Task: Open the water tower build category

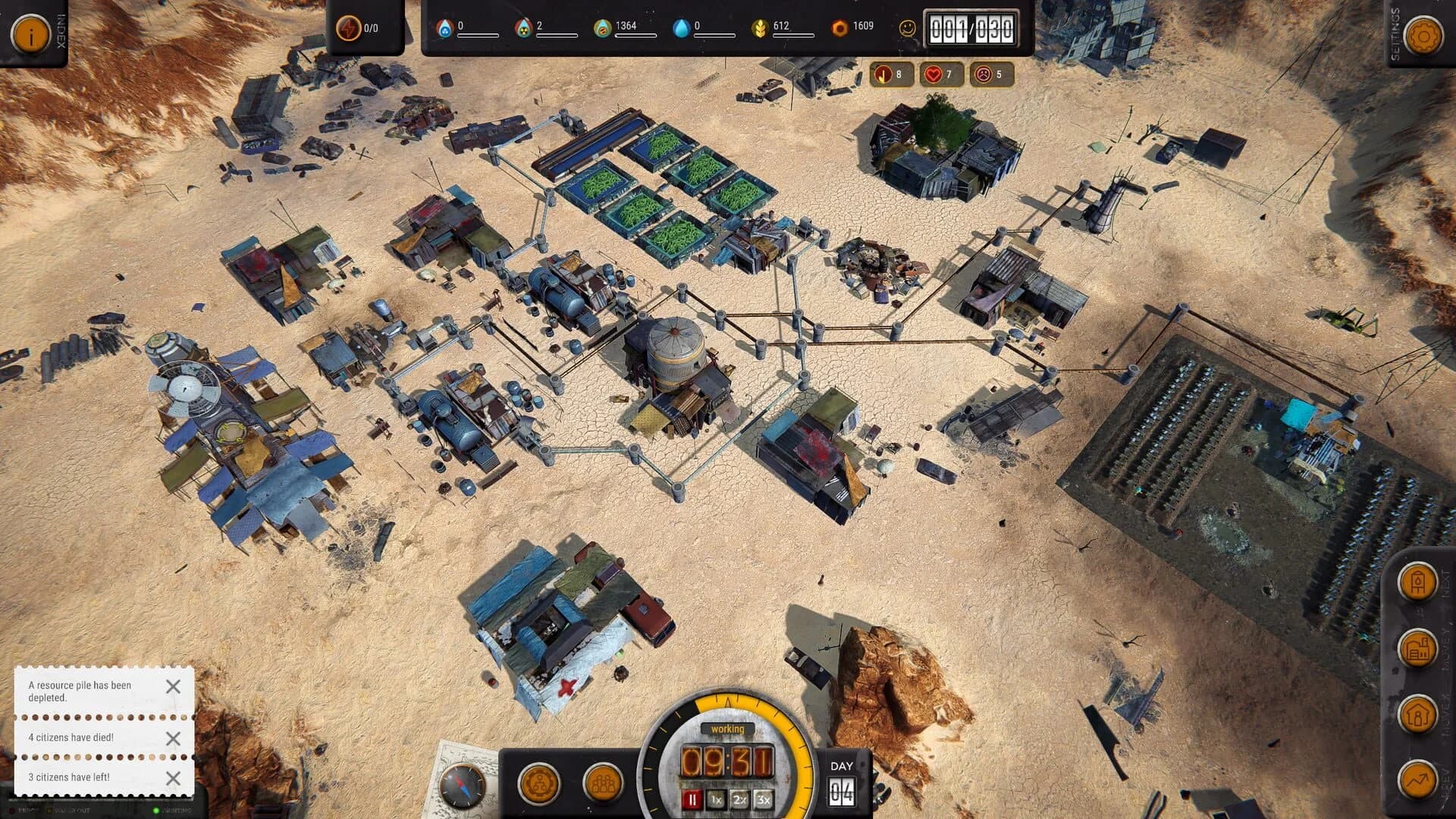Action: [1417, 583]
